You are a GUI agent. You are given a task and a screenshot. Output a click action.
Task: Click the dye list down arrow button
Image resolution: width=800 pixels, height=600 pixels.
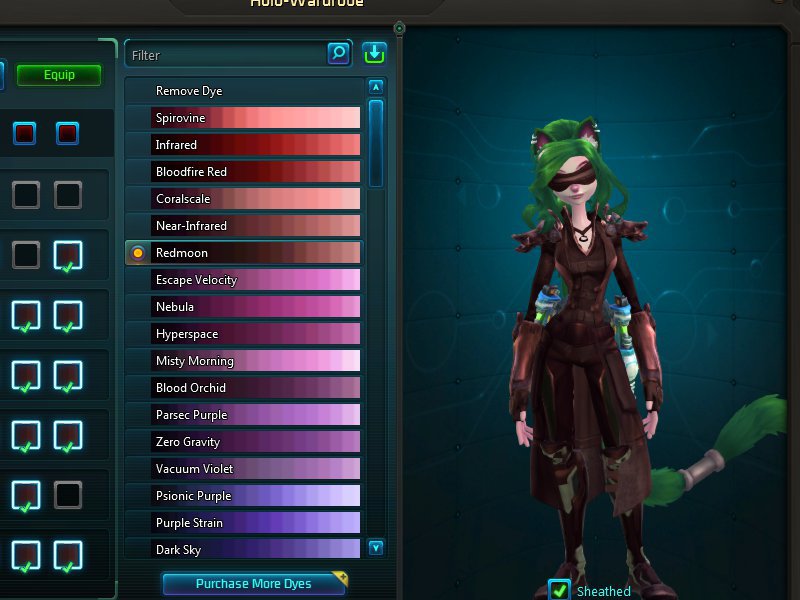376,547
